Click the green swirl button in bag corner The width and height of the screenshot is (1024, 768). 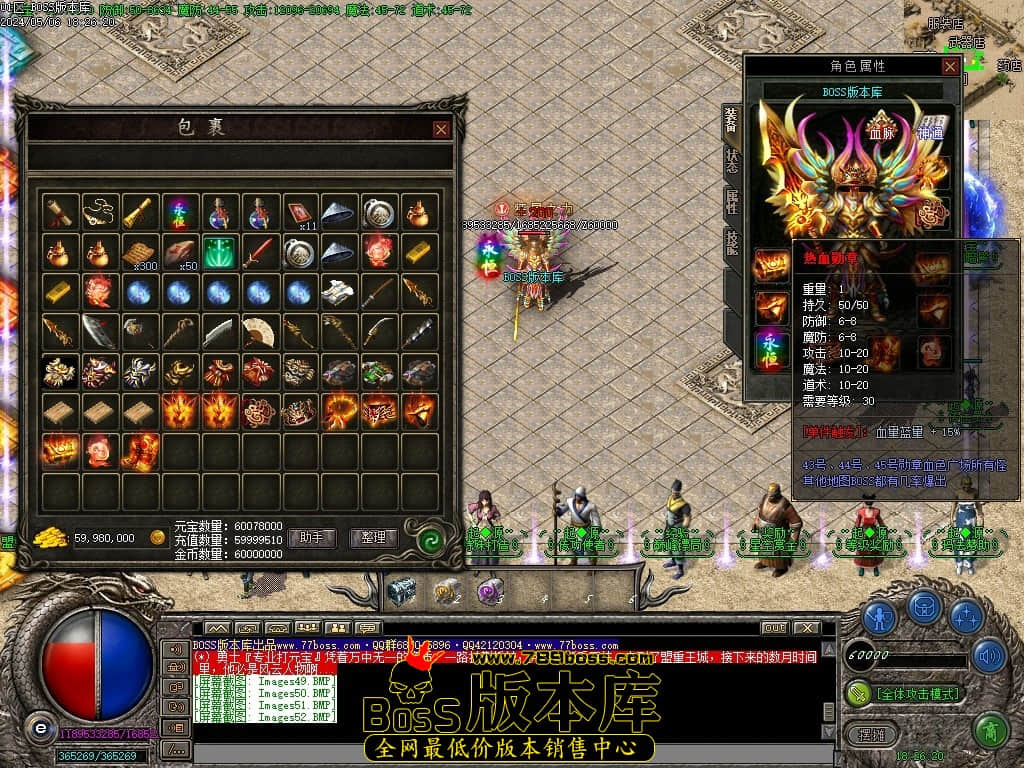click(x=432, y=540)
